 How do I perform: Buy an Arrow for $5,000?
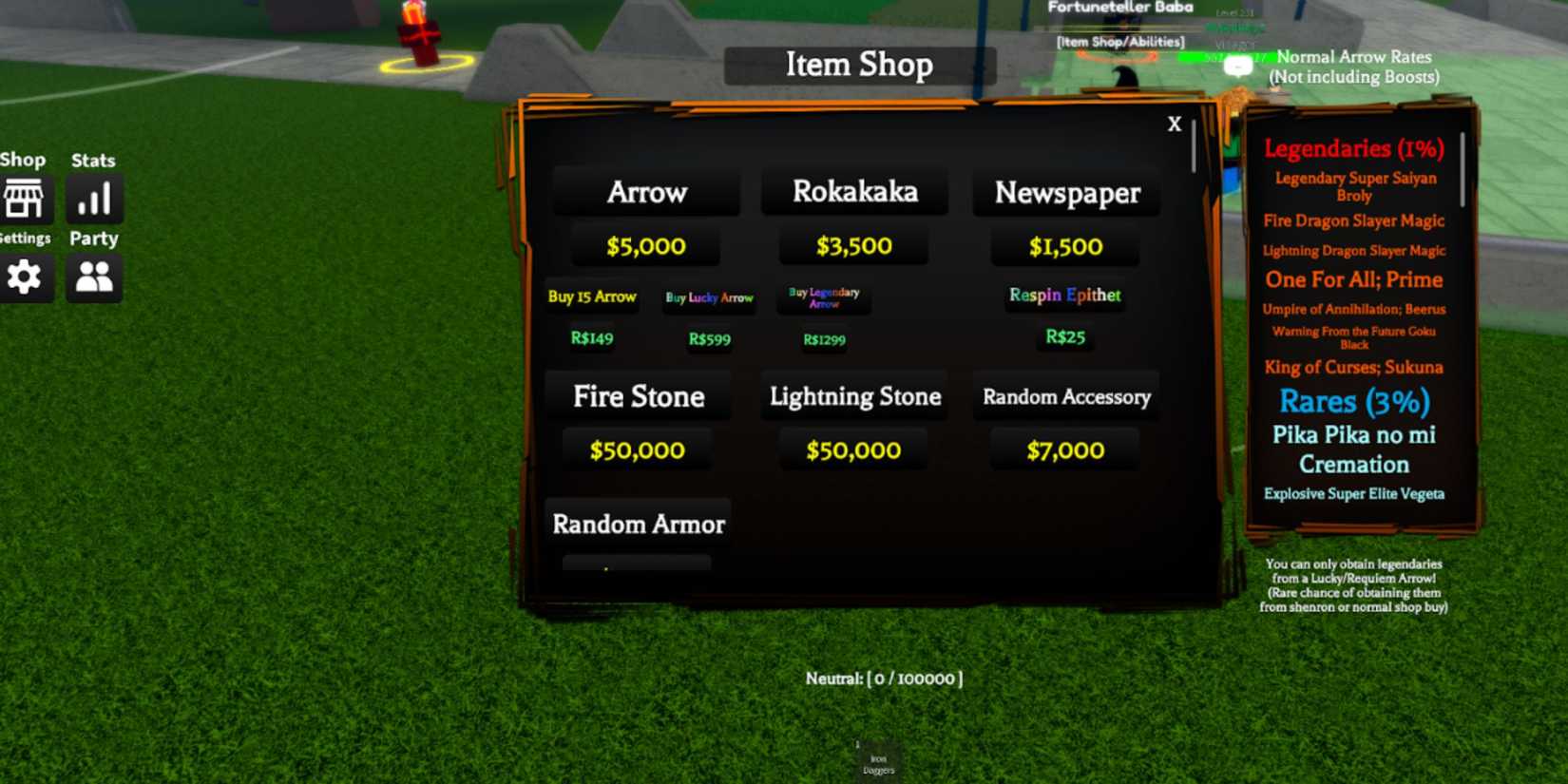click(647, 245)
